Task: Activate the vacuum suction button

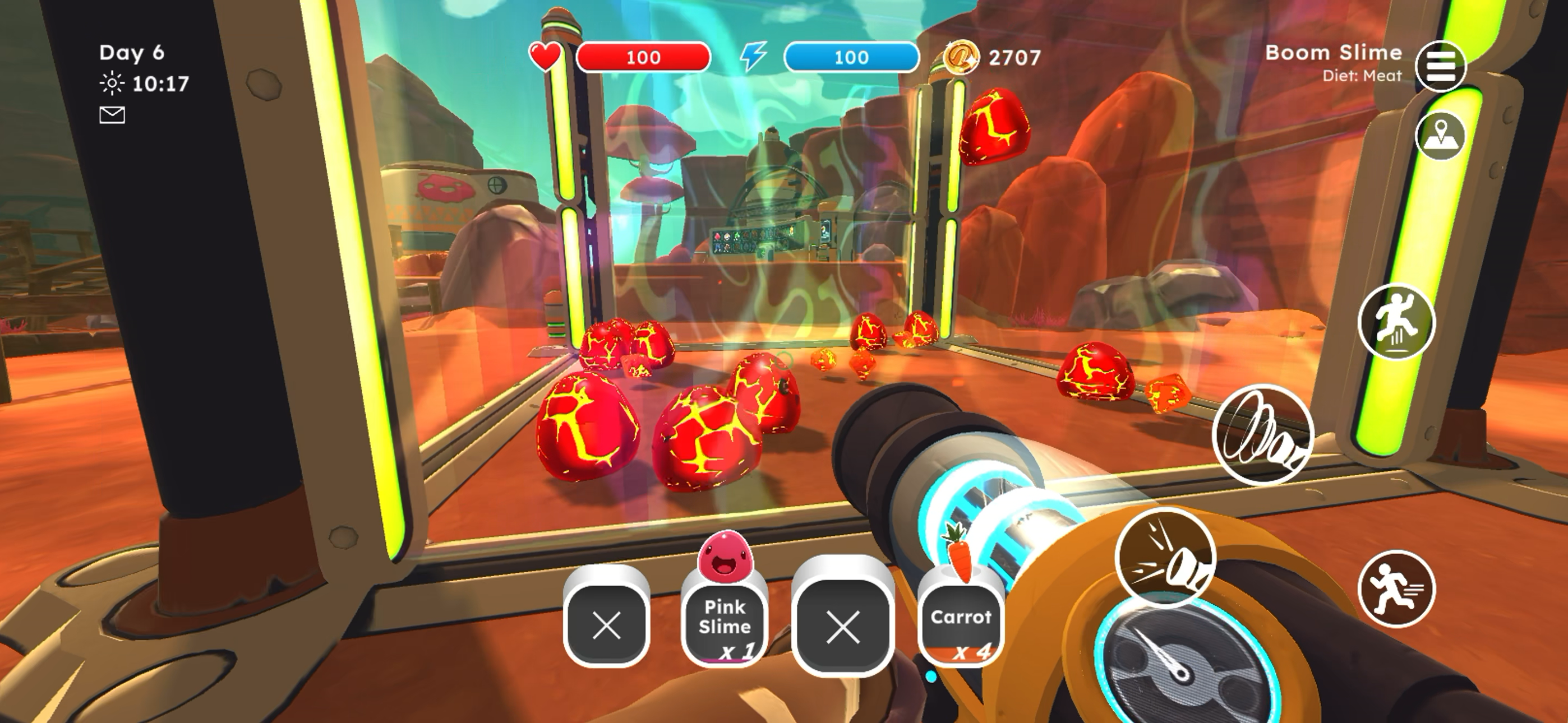Action: [x=1263, y=434]
